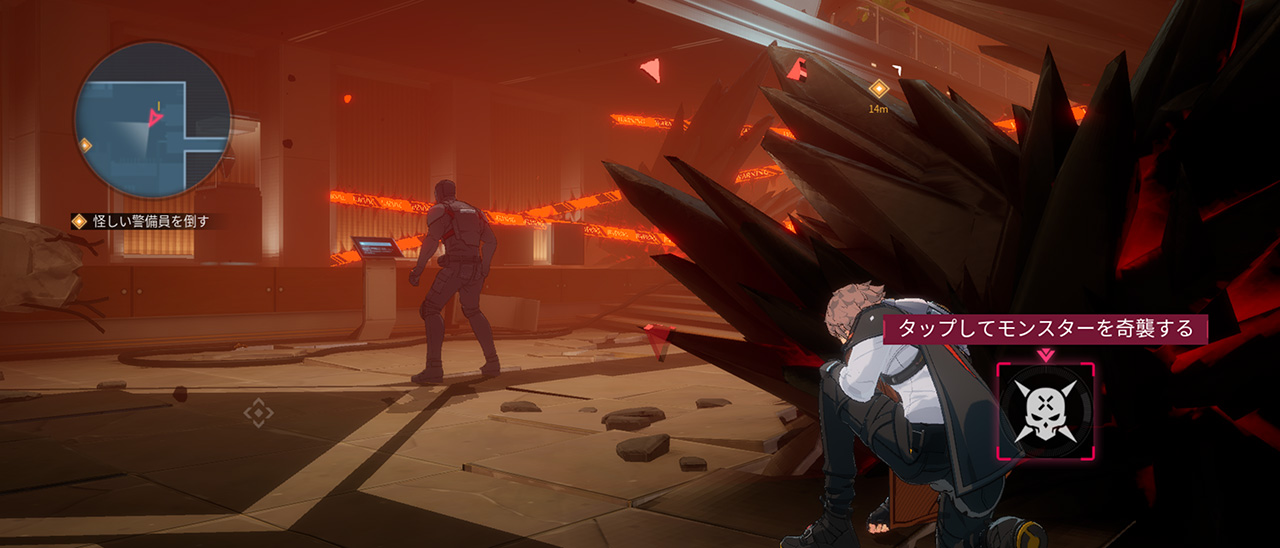Open the circular minimap
The height and width of the screenshot is (548, 1280).
[152, 119]
